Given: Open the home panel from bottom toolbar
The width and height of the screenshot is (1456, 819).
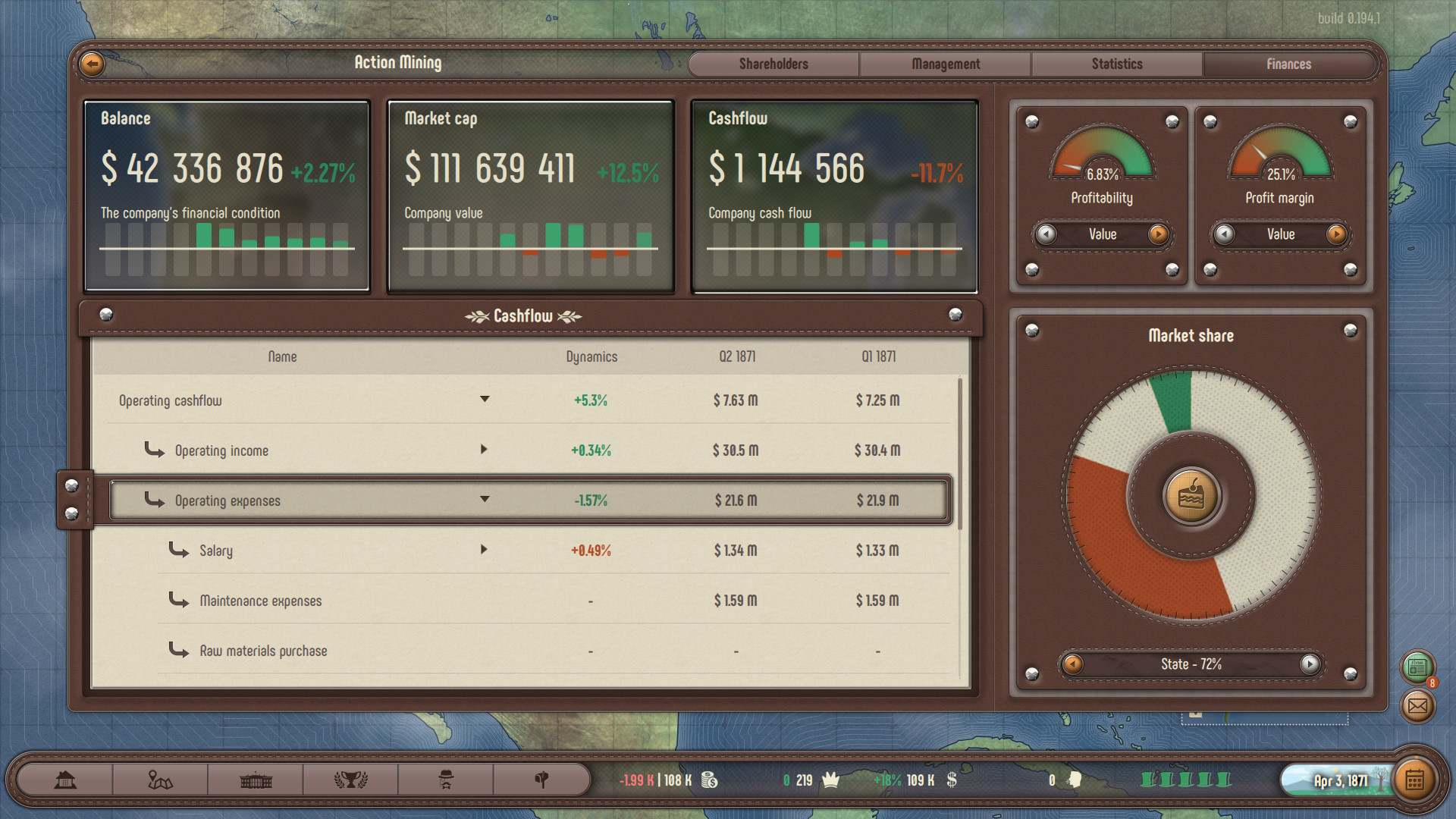Looking at the screenshot, I should [x=66, y=779].
